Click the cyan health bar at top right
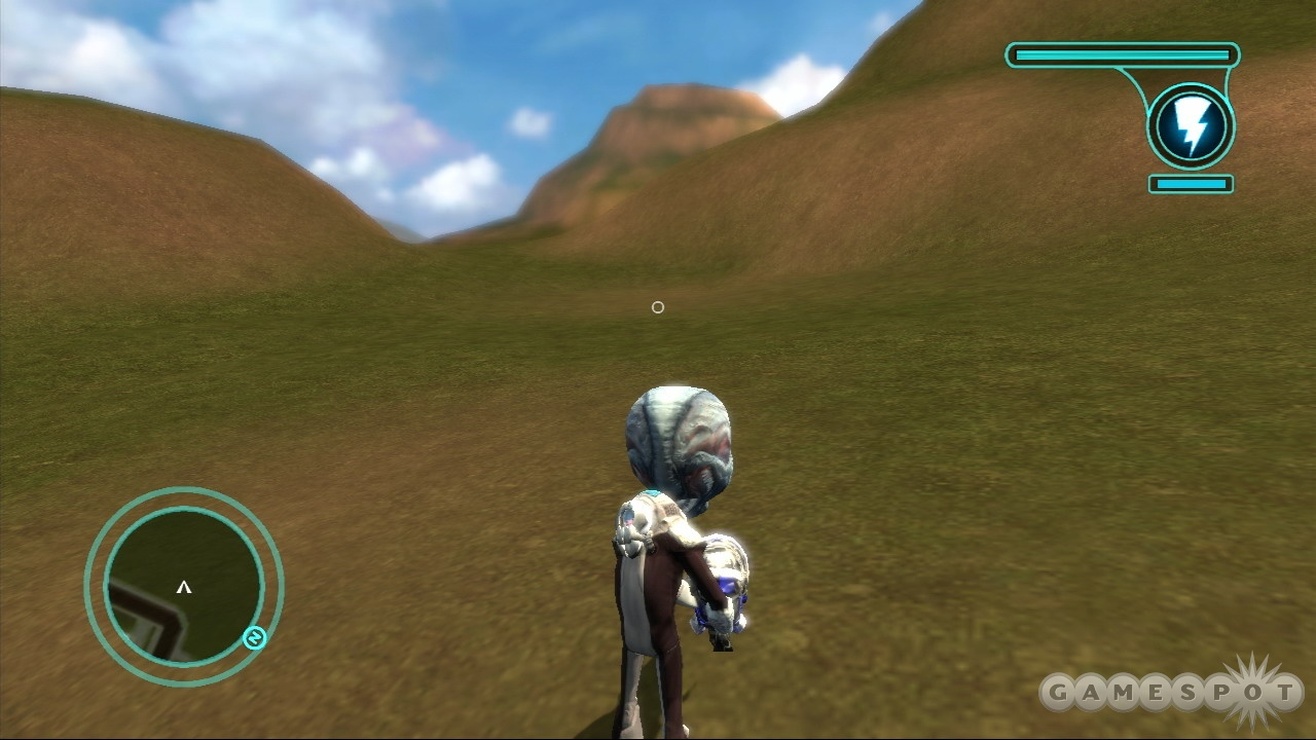 pyautogui.click(x=1120, y=57)
